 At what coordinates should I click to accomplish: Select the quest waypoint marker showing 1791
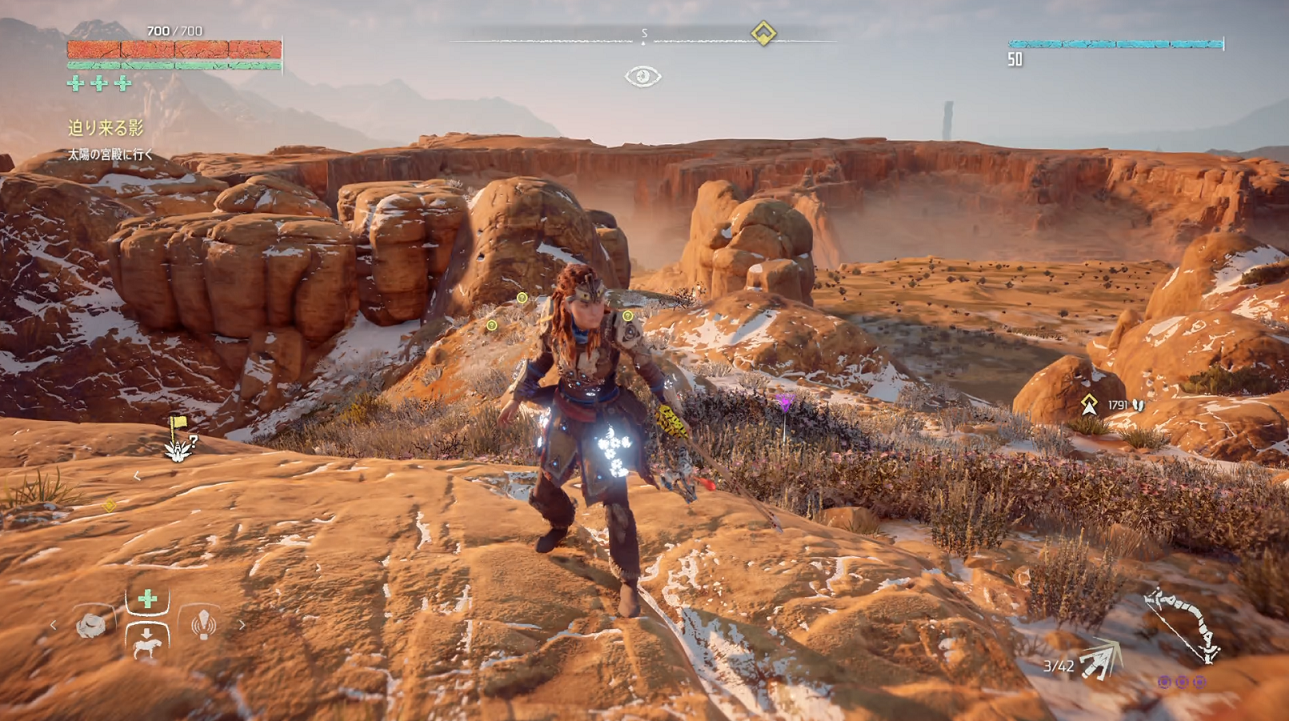1089,405
